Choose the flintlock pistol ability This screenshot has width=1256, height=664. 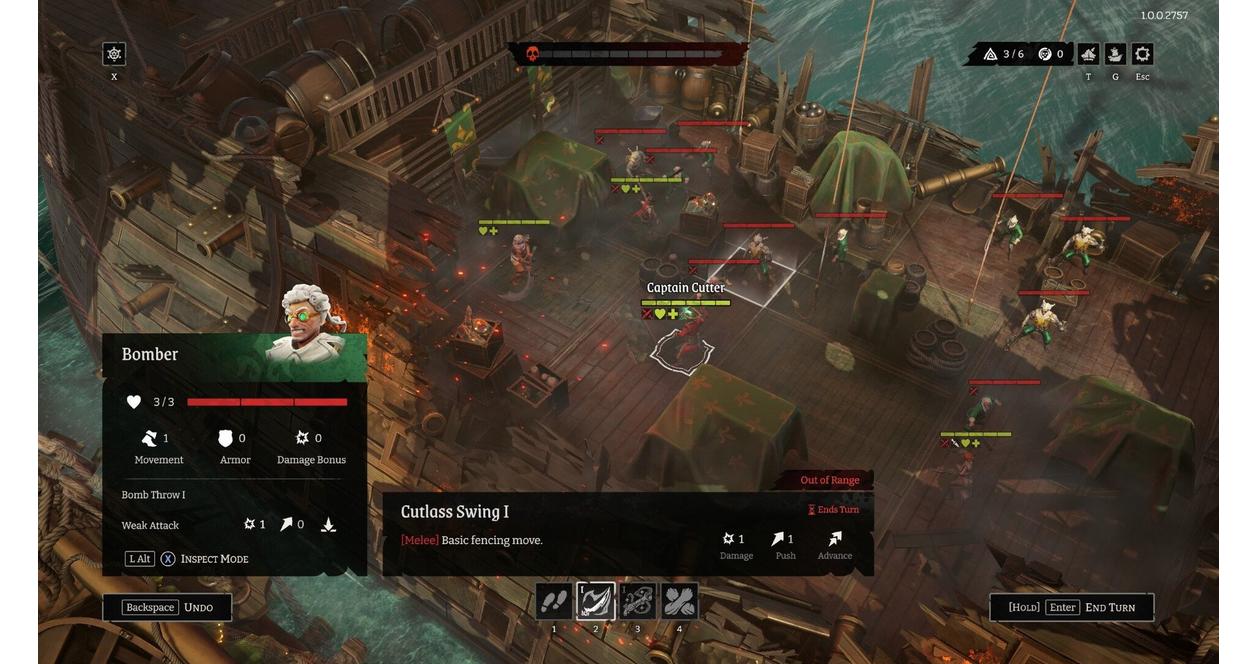pos(638,602)
